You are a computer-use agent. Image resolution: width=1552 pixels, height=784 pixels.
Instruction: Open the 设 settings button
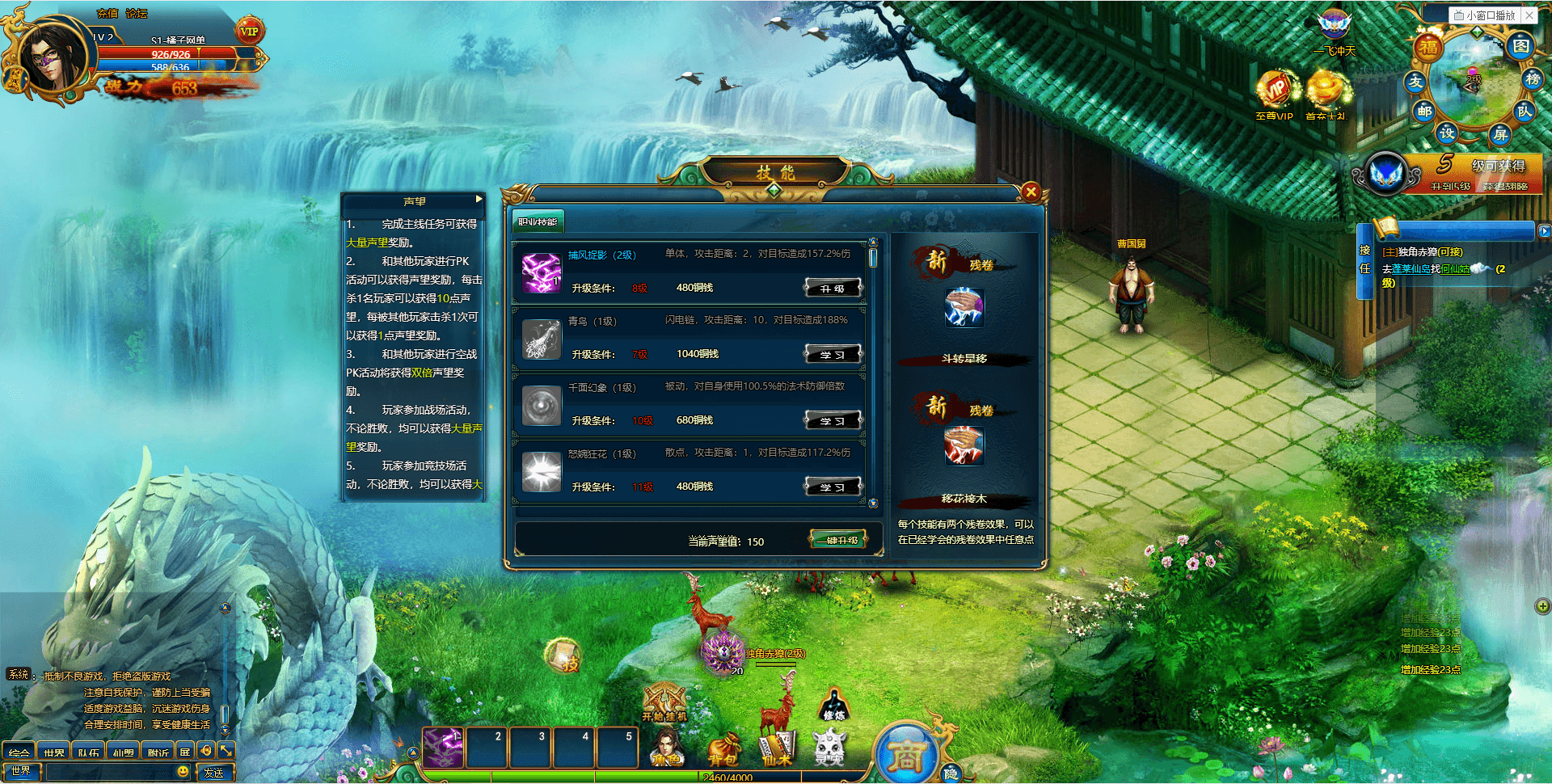(1446, 133)
